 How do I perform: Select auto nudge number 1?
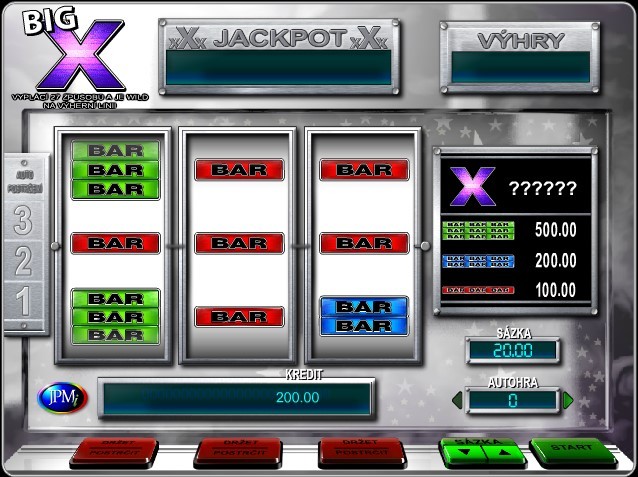[22, 302]
